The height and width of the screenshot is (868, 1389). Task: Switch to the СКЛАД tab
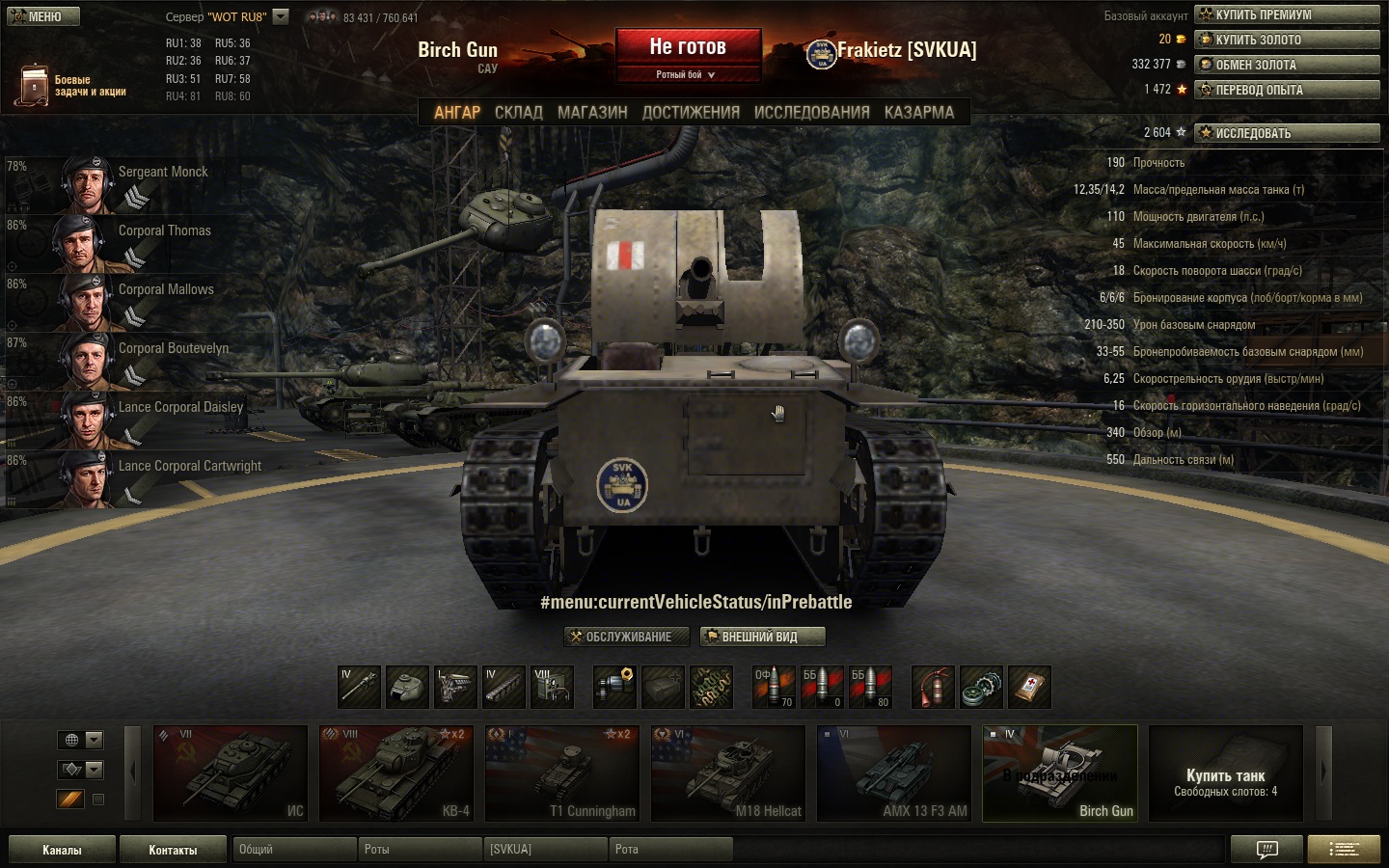click(x=519, y=113)
